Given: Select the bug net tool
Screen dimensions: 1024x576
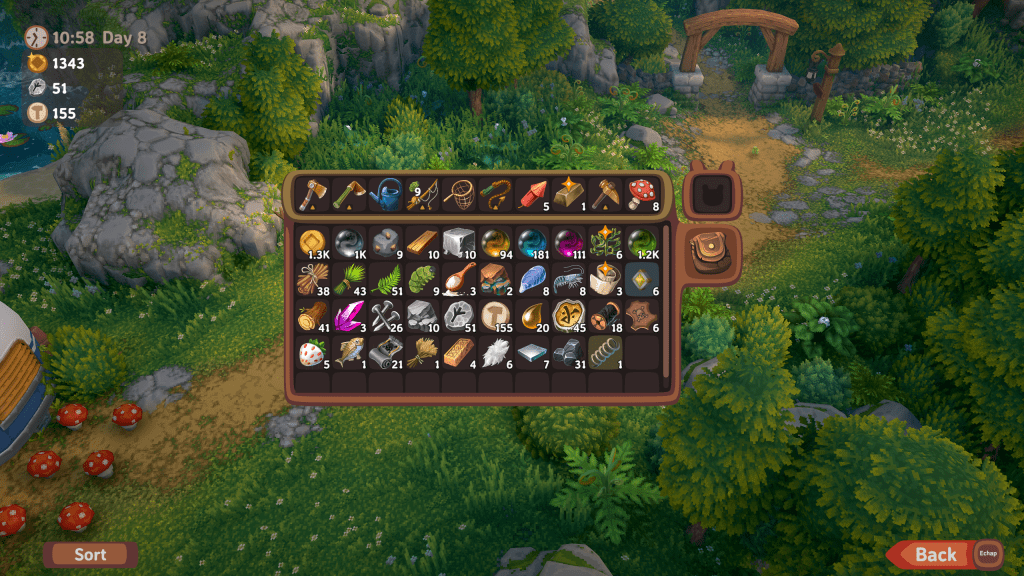Looking at the screenshot, I should coord(458,194).
